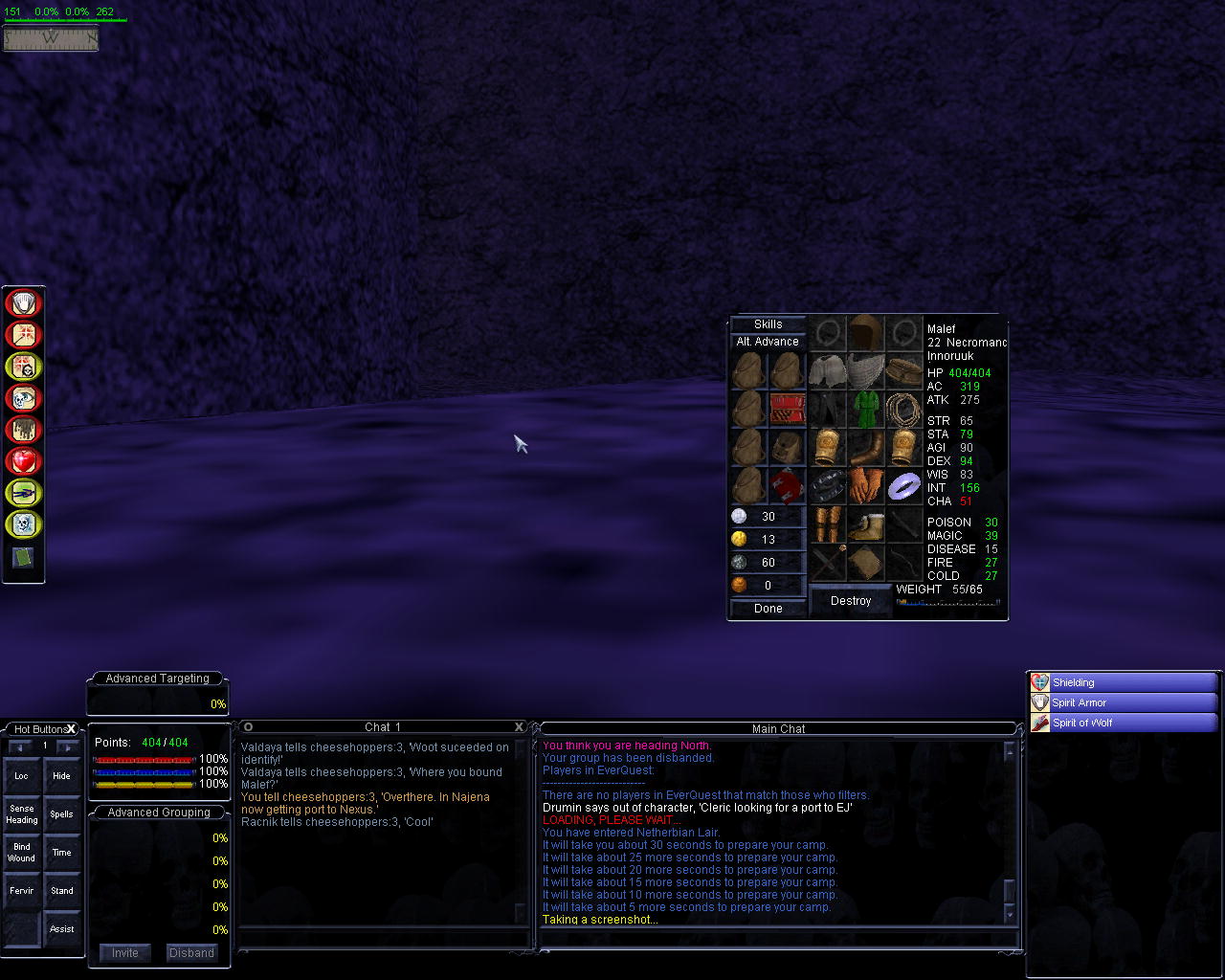Cast the red heart spell gem
This screenshot has width=1225, height=980.
[23, 461]
